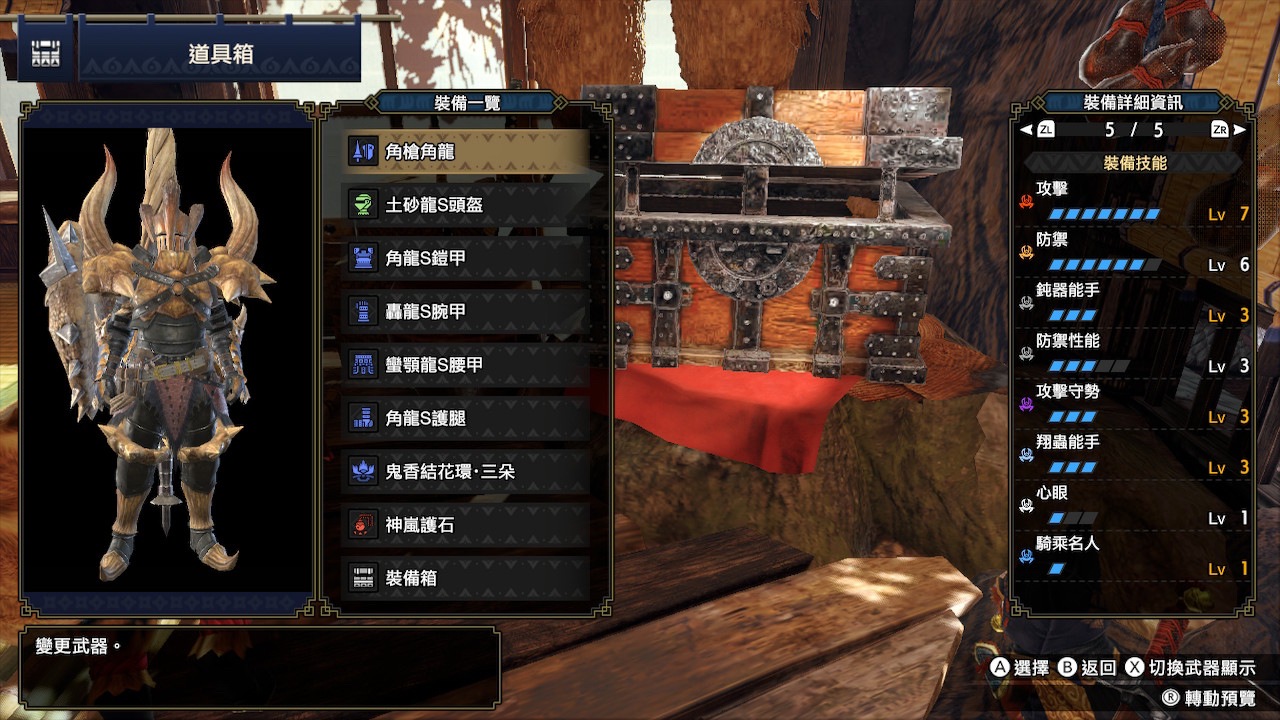Open the 轟龍S腕甲 arm slot
The image size is (1280, 720).
pyautogui.click(x=465, y=312)
